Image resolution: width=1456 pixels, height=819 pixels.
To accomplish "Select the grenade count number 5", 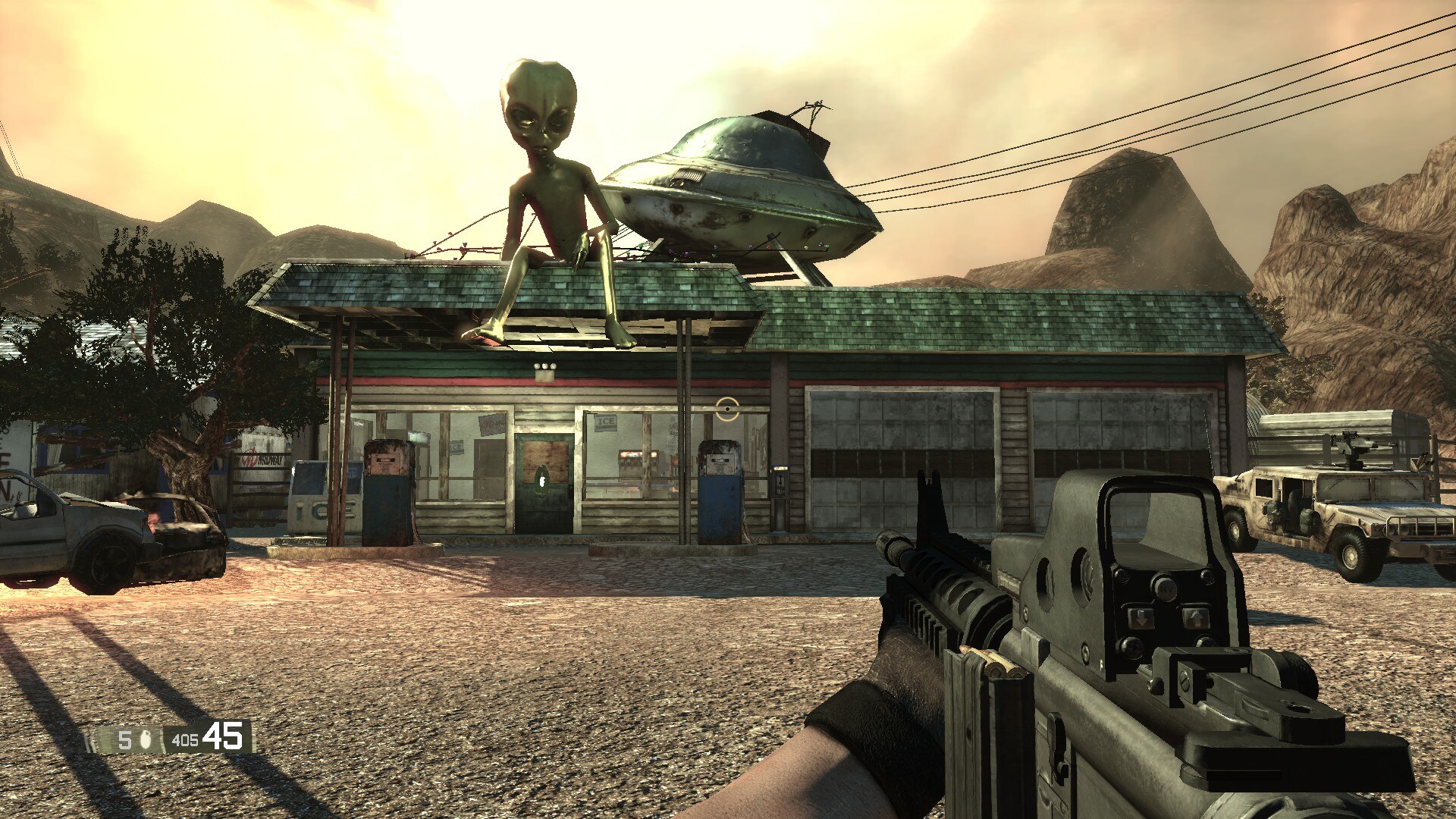I will (124, 740).
